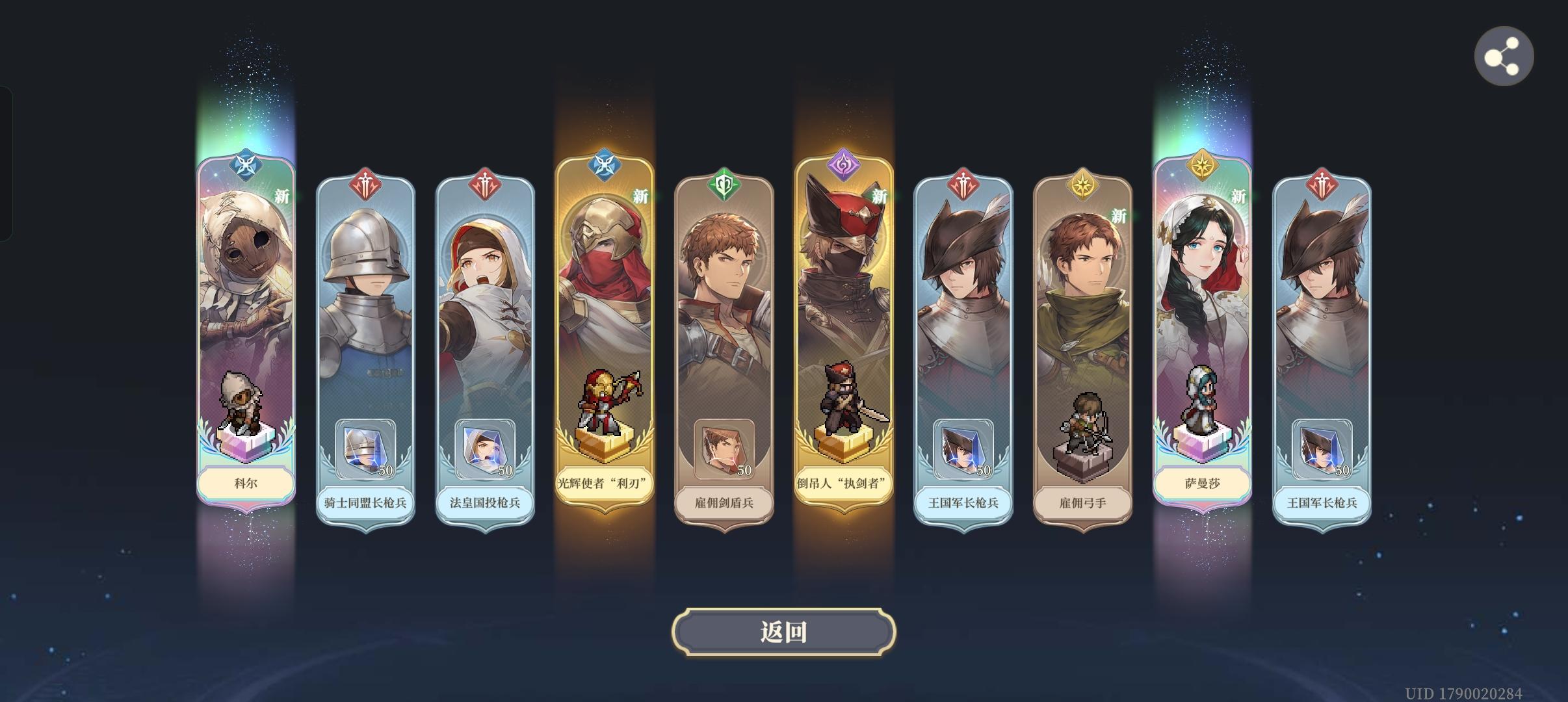
Task: Tap the x50 shard counter on 雇佣剑盾兵 card
Action: (x=724, y=450)
